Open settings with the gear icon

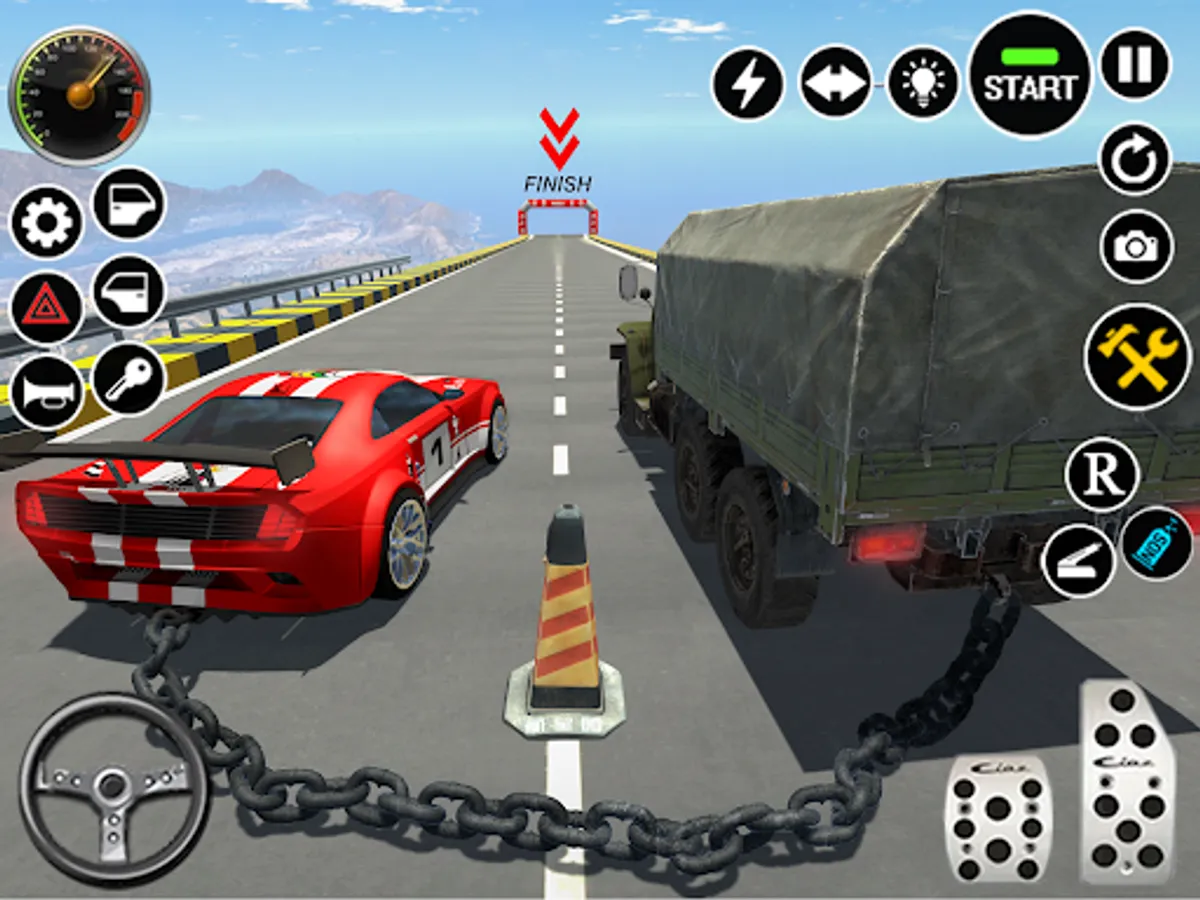pyautogui.click(x=46, y=222)
